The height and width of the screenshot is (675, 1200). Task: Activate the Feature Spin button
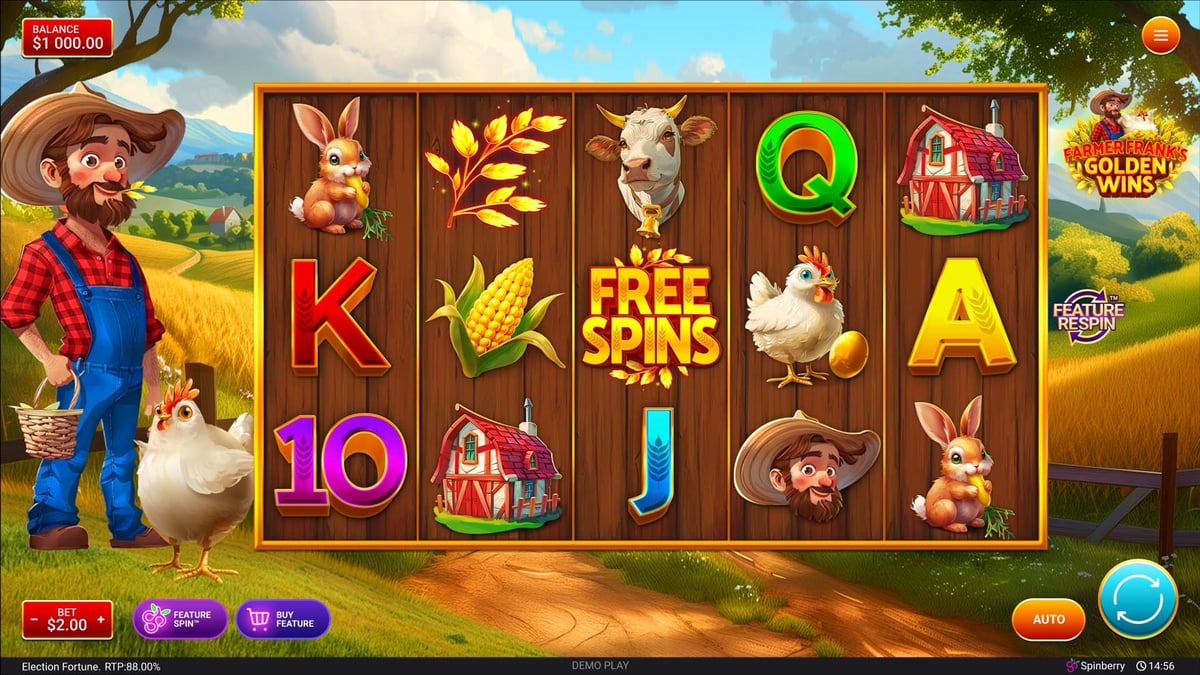(x=180, y=620)
